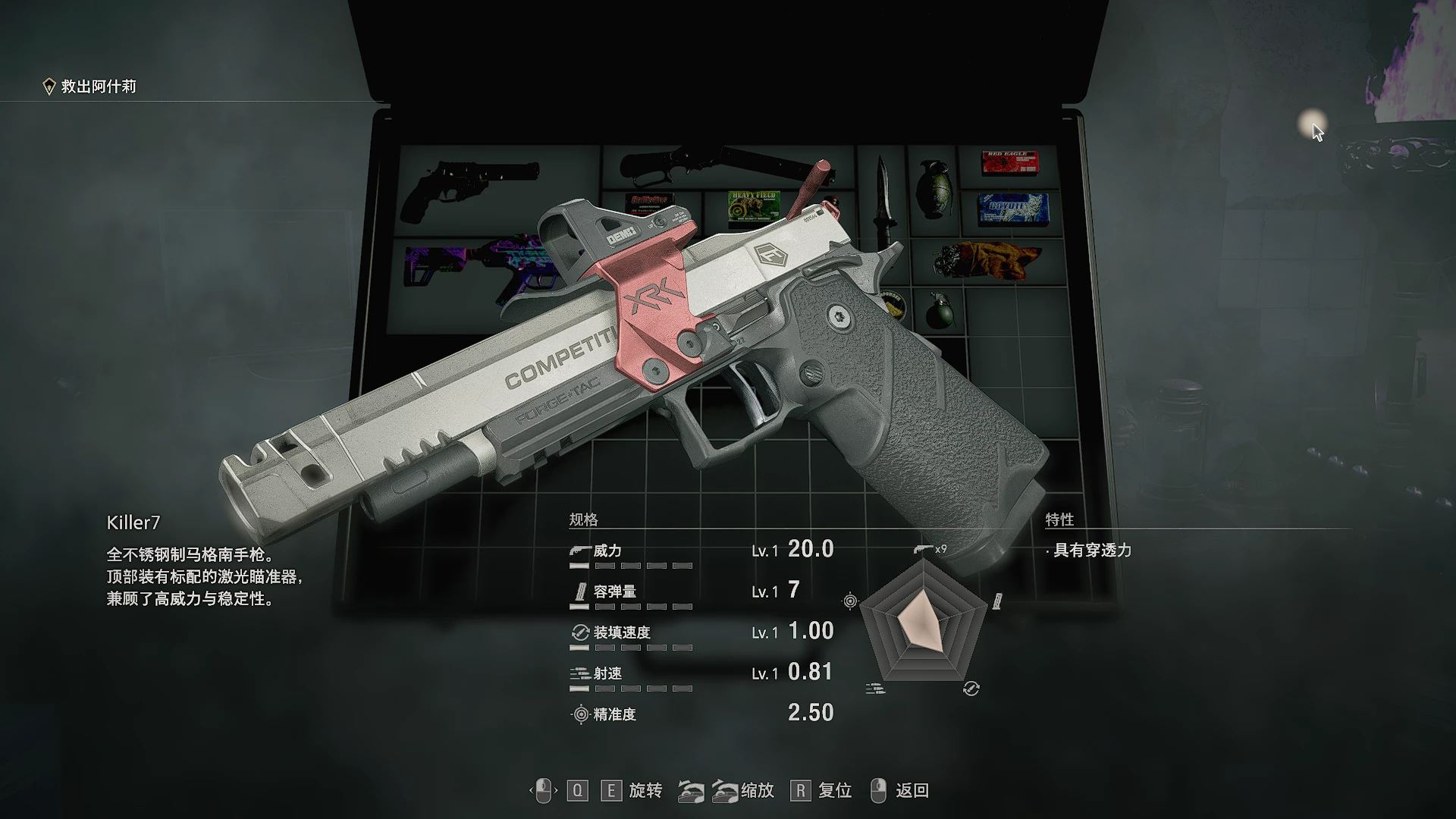This screenshot has height=819, width=1456.
Task: Expand the 特性 traits section
Action: [x=1062, y=519]
